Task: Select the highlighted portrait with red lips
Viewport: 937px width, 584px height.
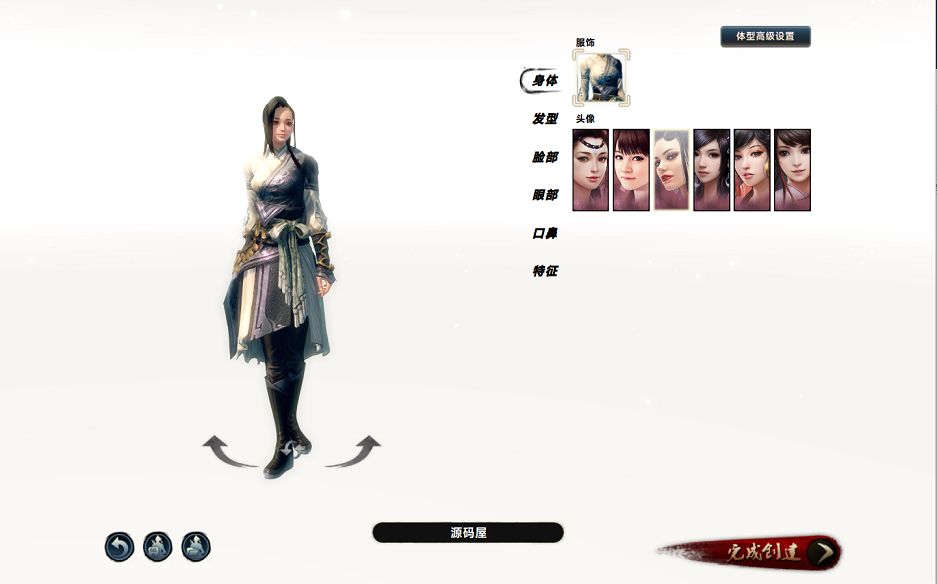Action: click(x=671, y=170)
